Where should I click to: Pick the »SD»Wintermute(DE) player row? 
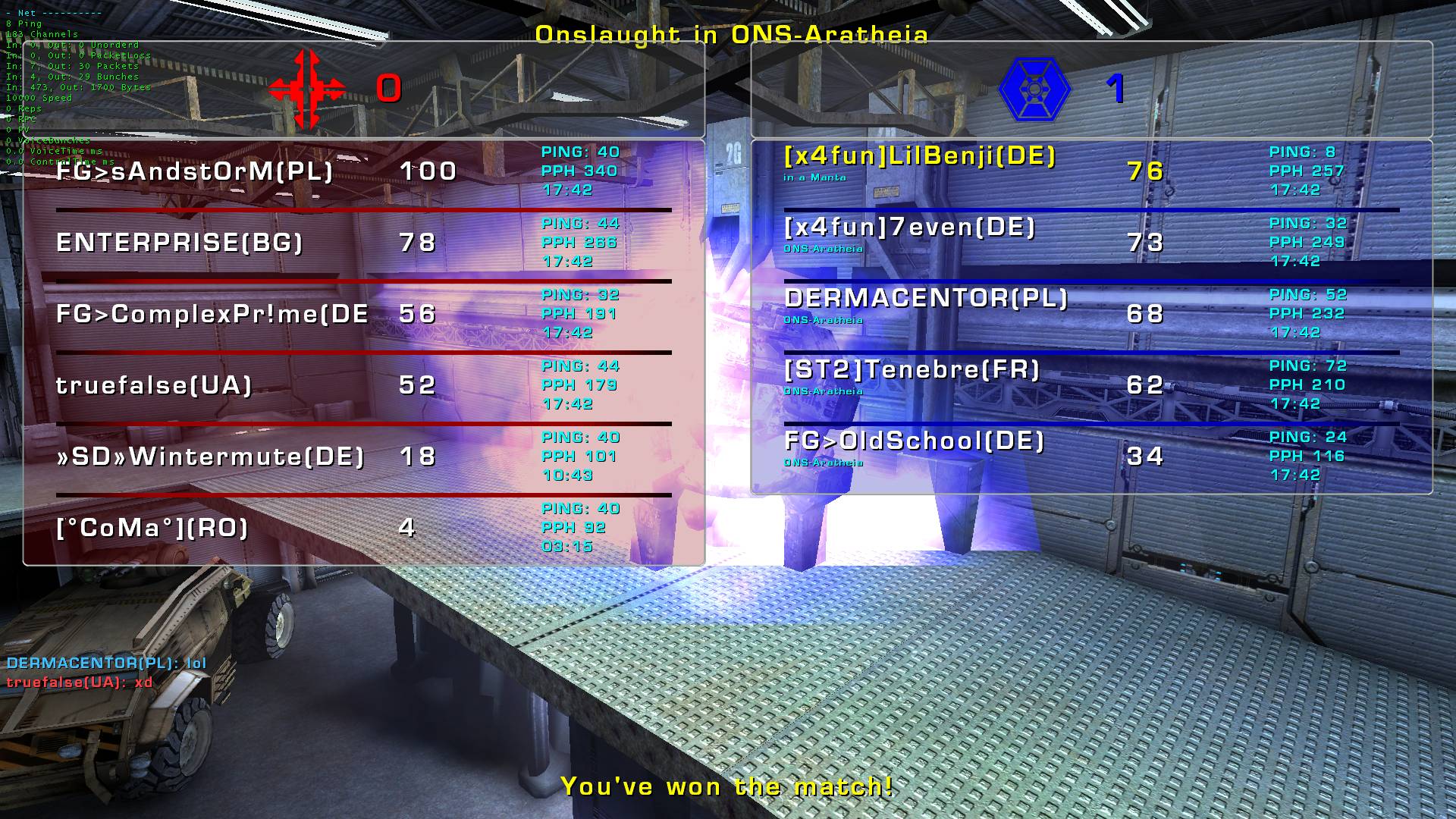tap(210, 457)
